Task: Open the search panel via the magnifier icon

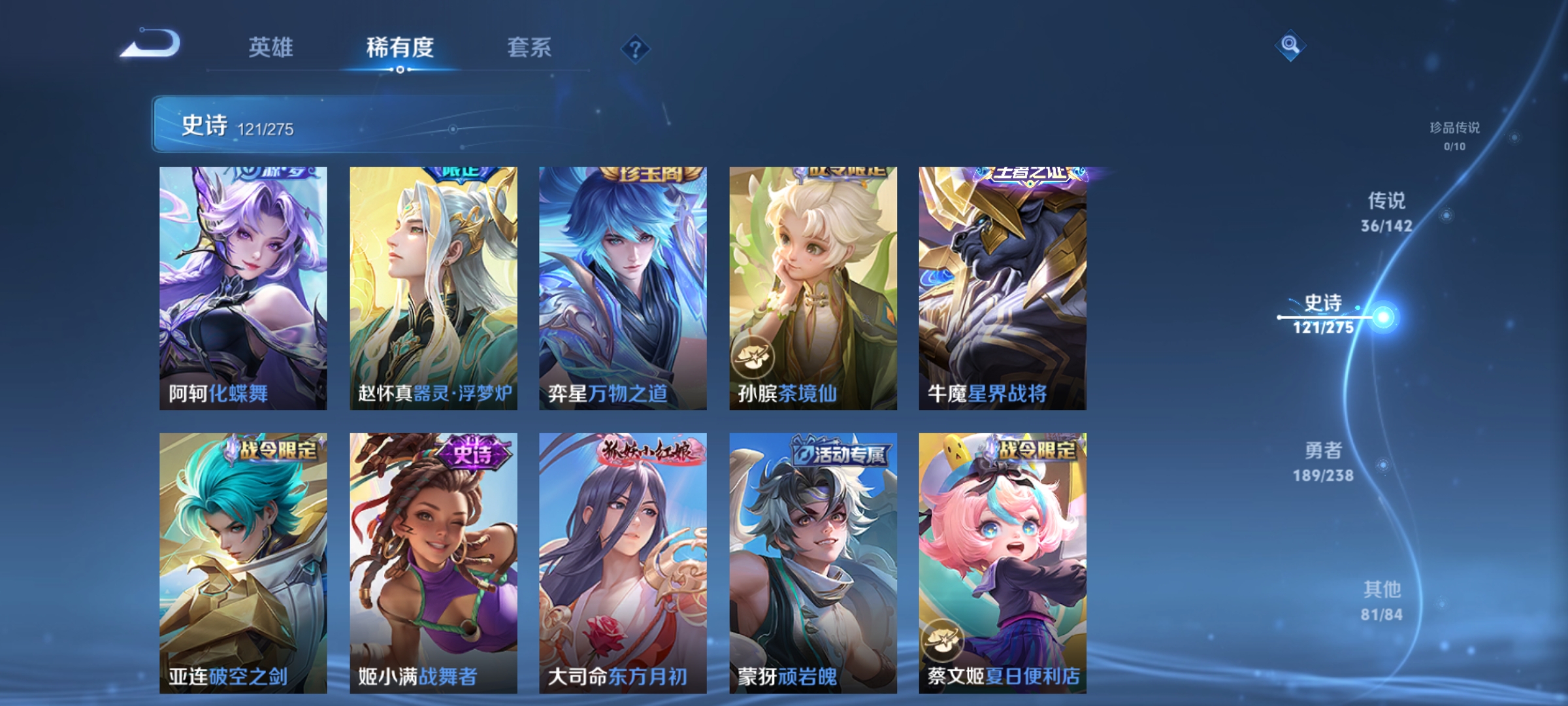Action: point(1290,45)
